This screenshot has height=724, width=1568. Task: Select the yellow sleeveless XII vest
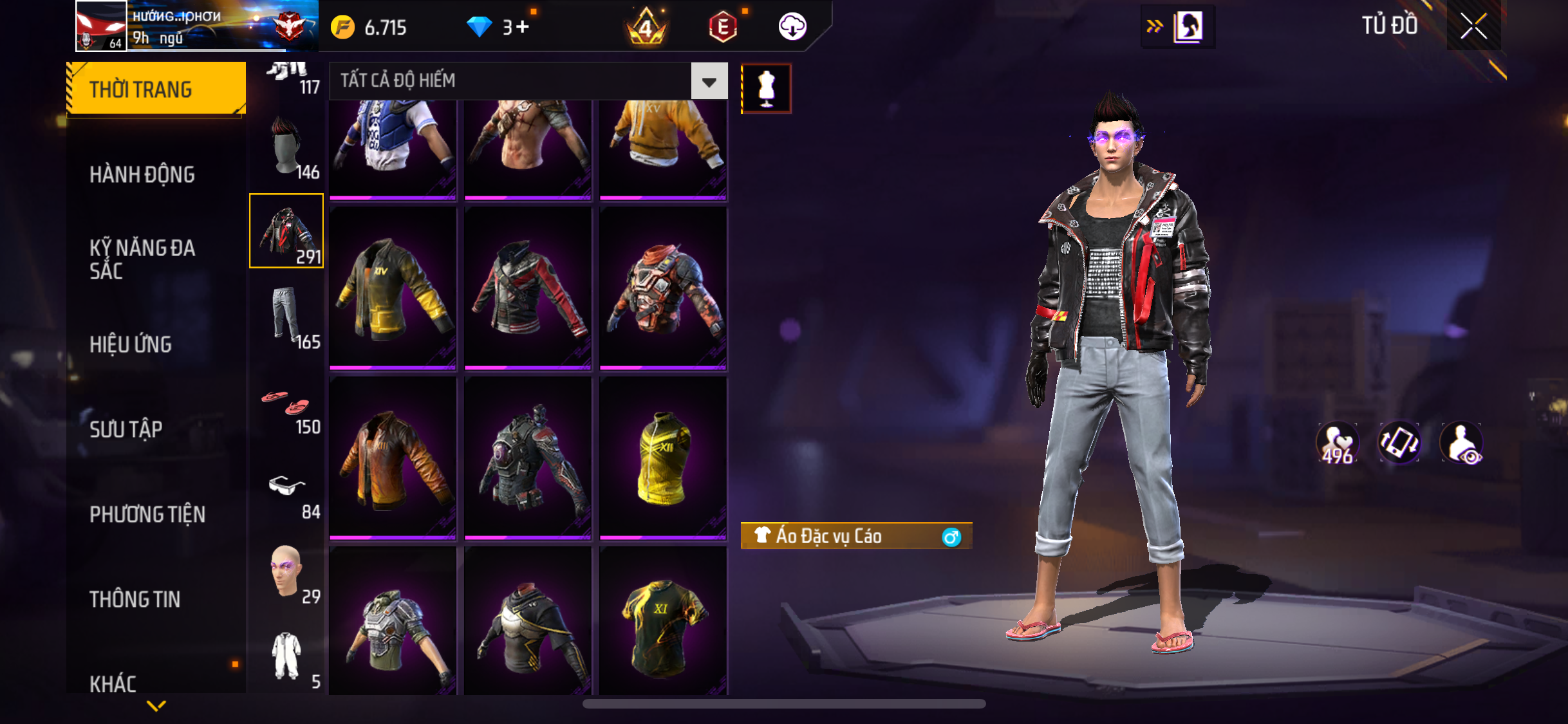click(x=663, y=457)
